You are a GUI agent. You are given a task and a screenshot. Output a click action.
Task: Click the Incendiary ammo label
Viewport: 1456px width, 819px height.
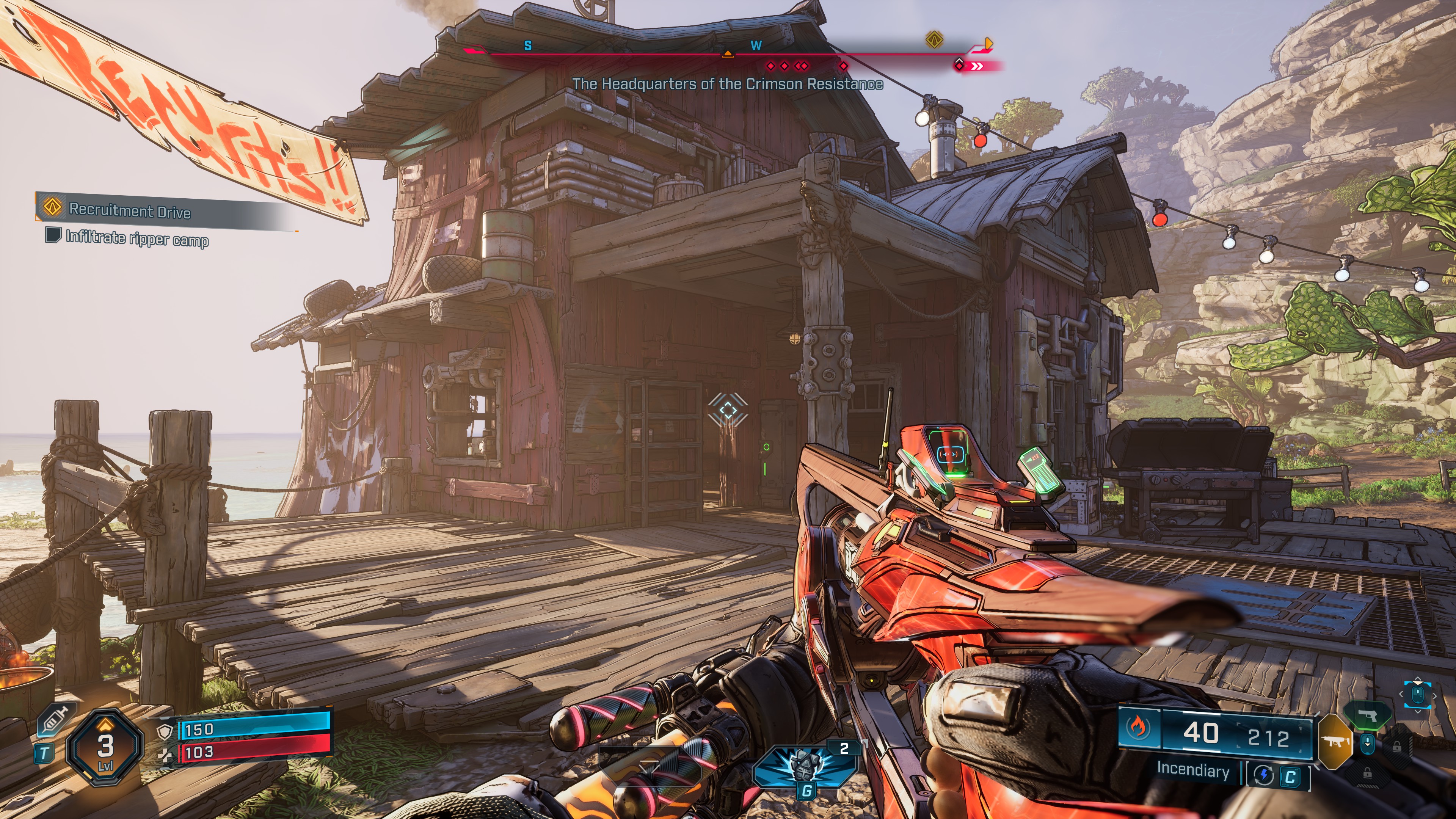coord(1192,770)
